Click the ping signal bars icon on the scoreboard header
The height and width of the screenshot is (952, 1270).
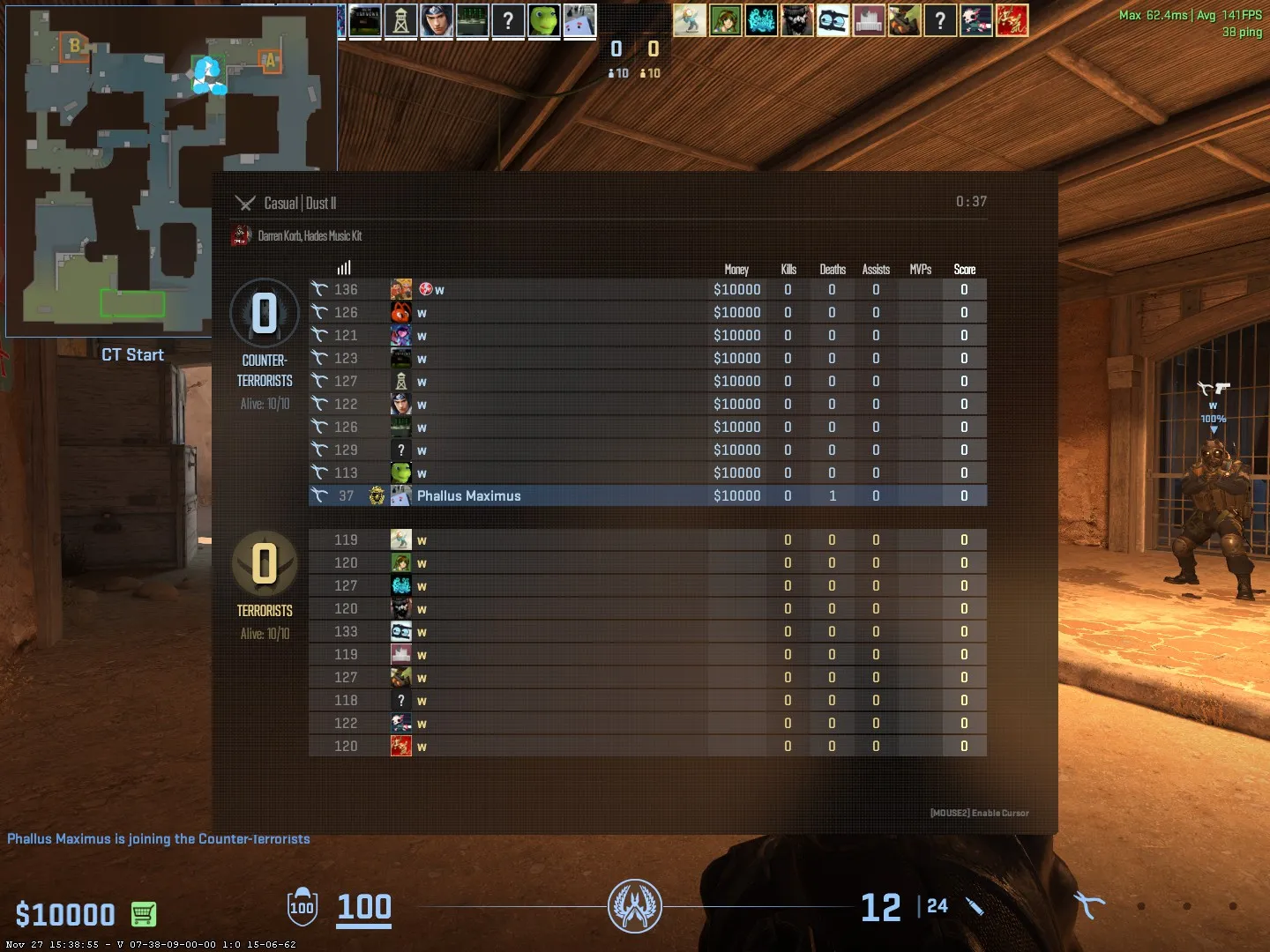344,267
